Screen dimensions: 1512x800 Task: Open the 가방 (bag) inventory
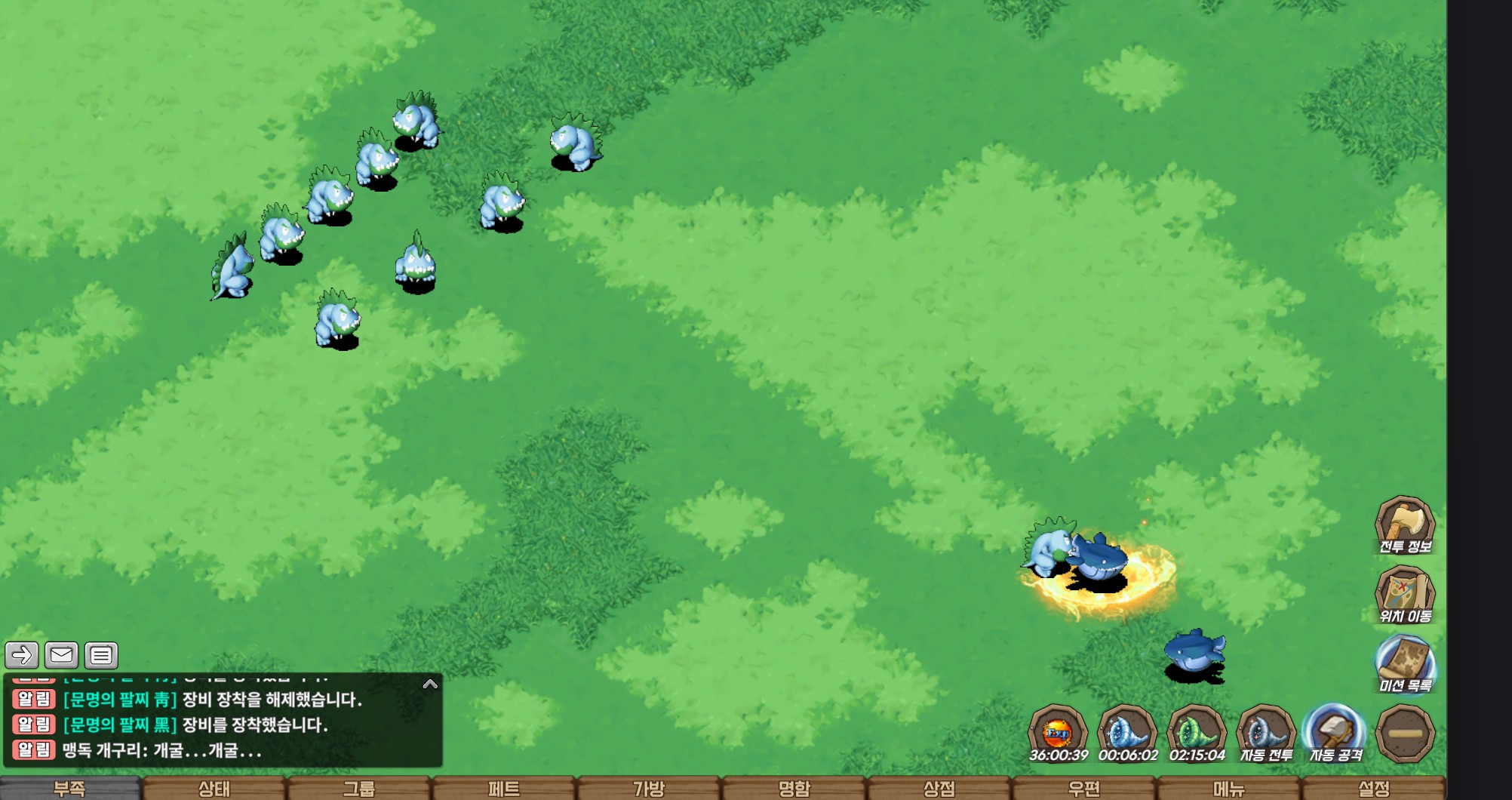(649, 789)
